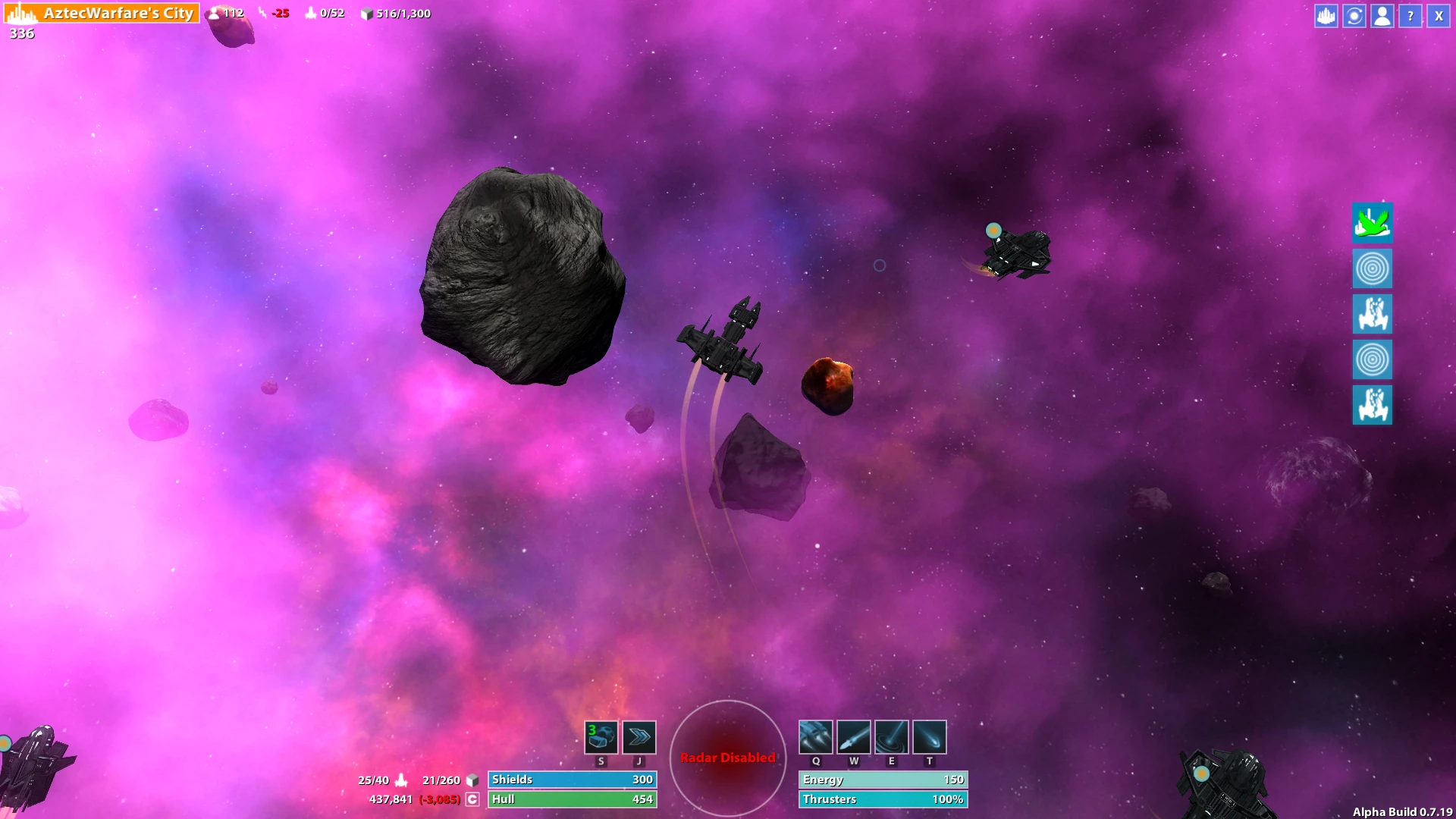Launch the missile weapon
Viewport: 1456px width, 819px height.
tap(854, 737)
